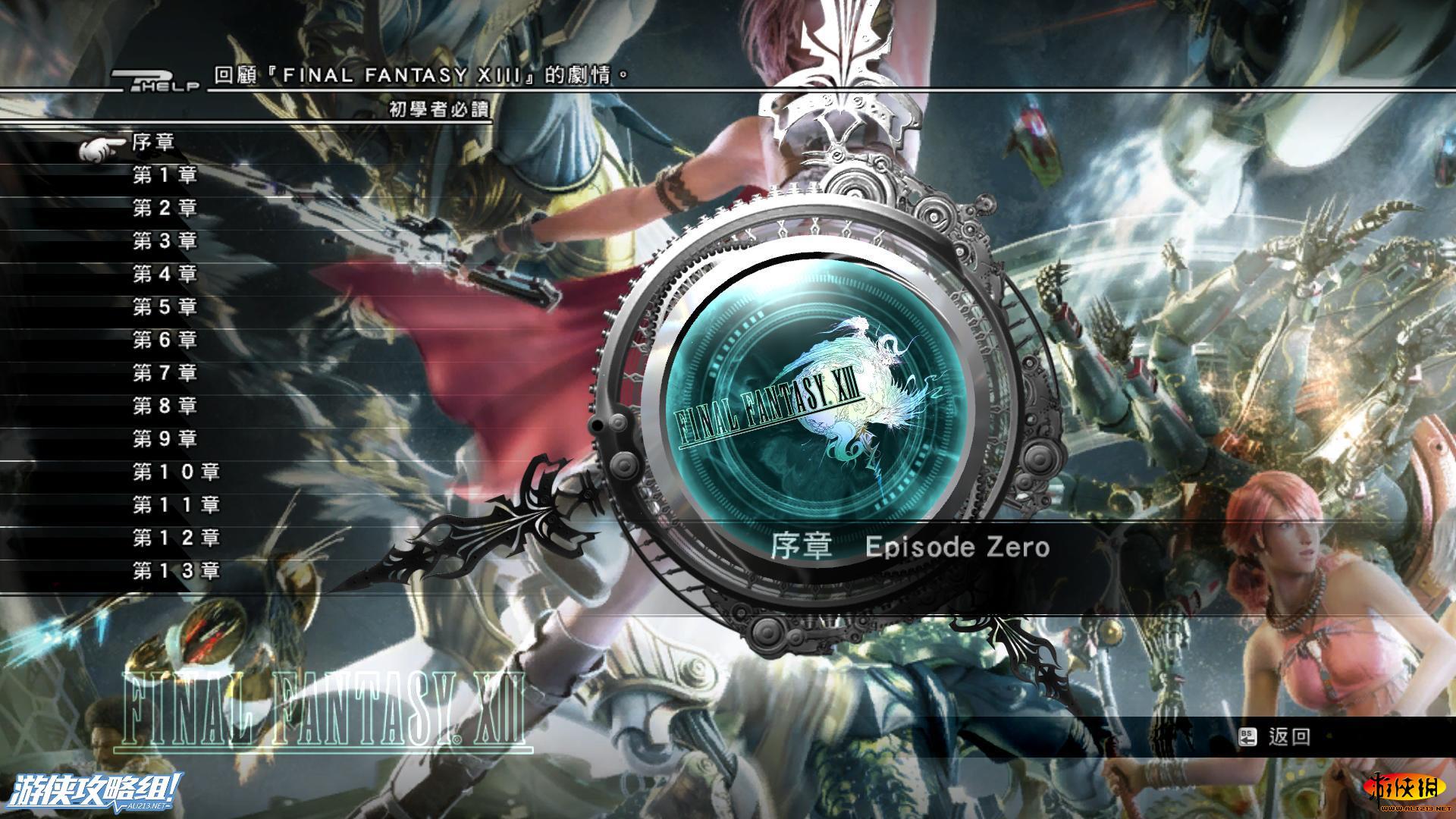Select 第12章 in the list
This screenshot has width=1456, height=819.
click(176, 538)
